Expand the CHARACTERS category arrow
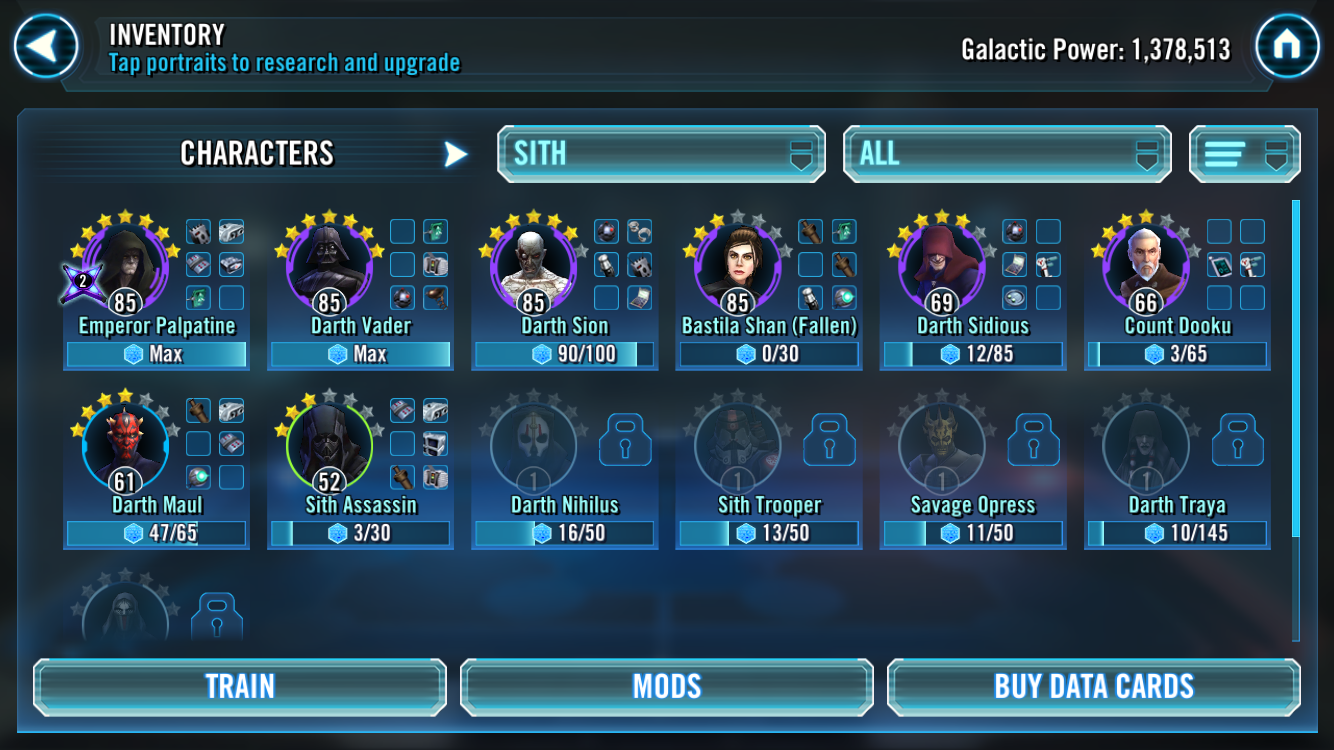Viewport: 1334px width, 750px height. (456, 153)
